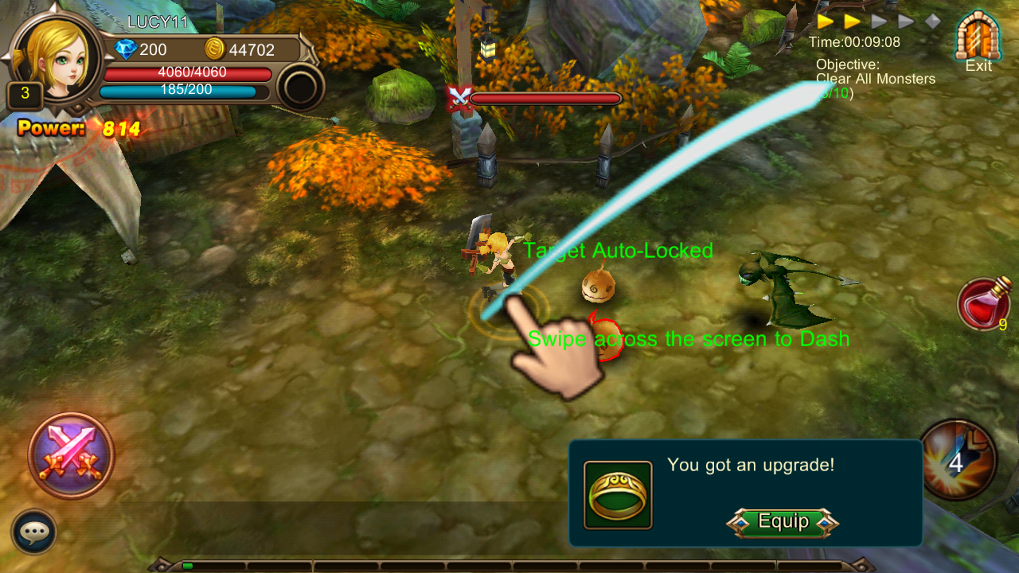The width and height of the screenshot is (1019, 573).
Task: Open the chat speech bubble
Action: (34, 532)
